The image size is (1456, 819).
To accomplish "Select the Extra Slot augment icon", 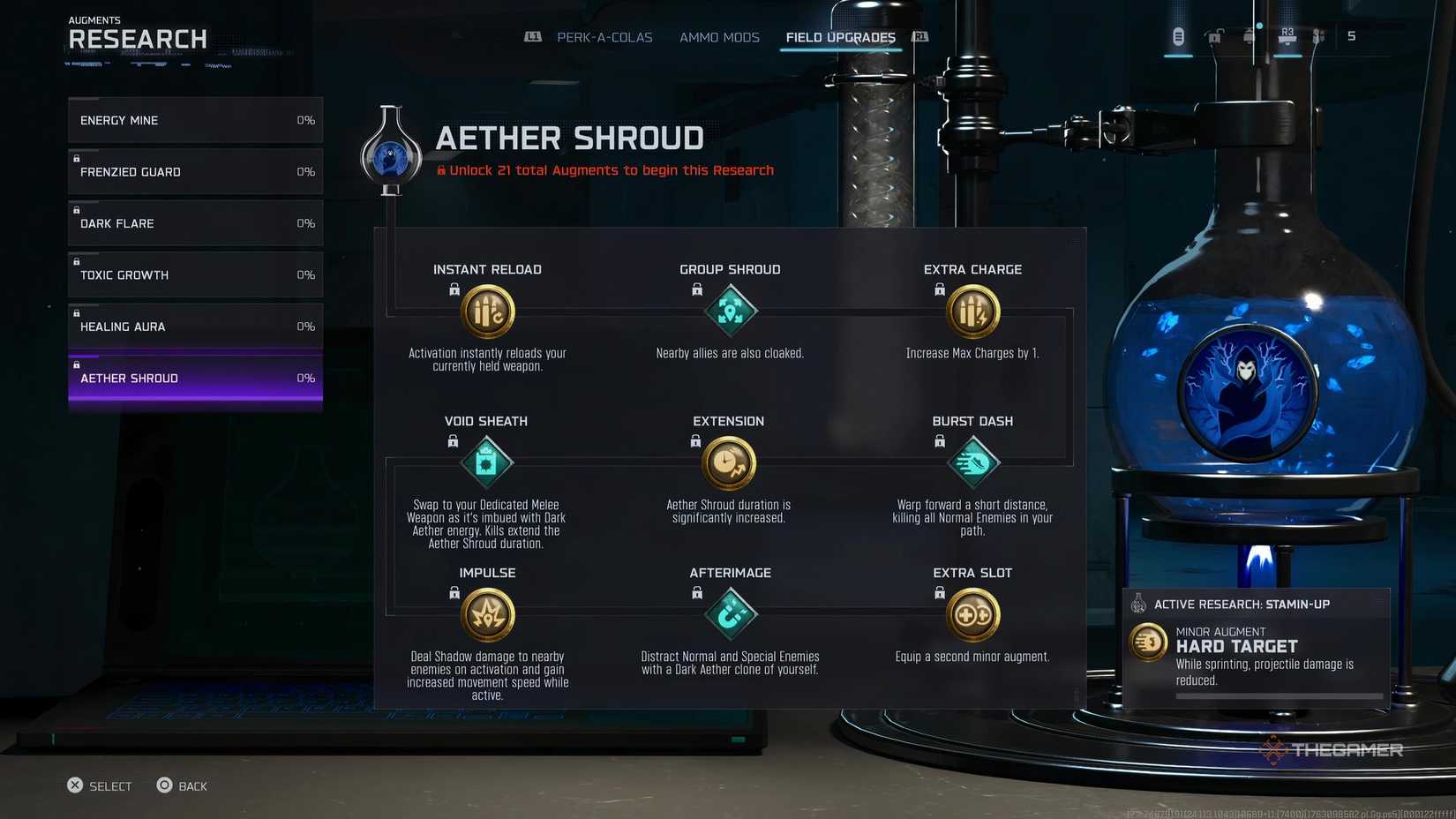I will pos(972,614).
